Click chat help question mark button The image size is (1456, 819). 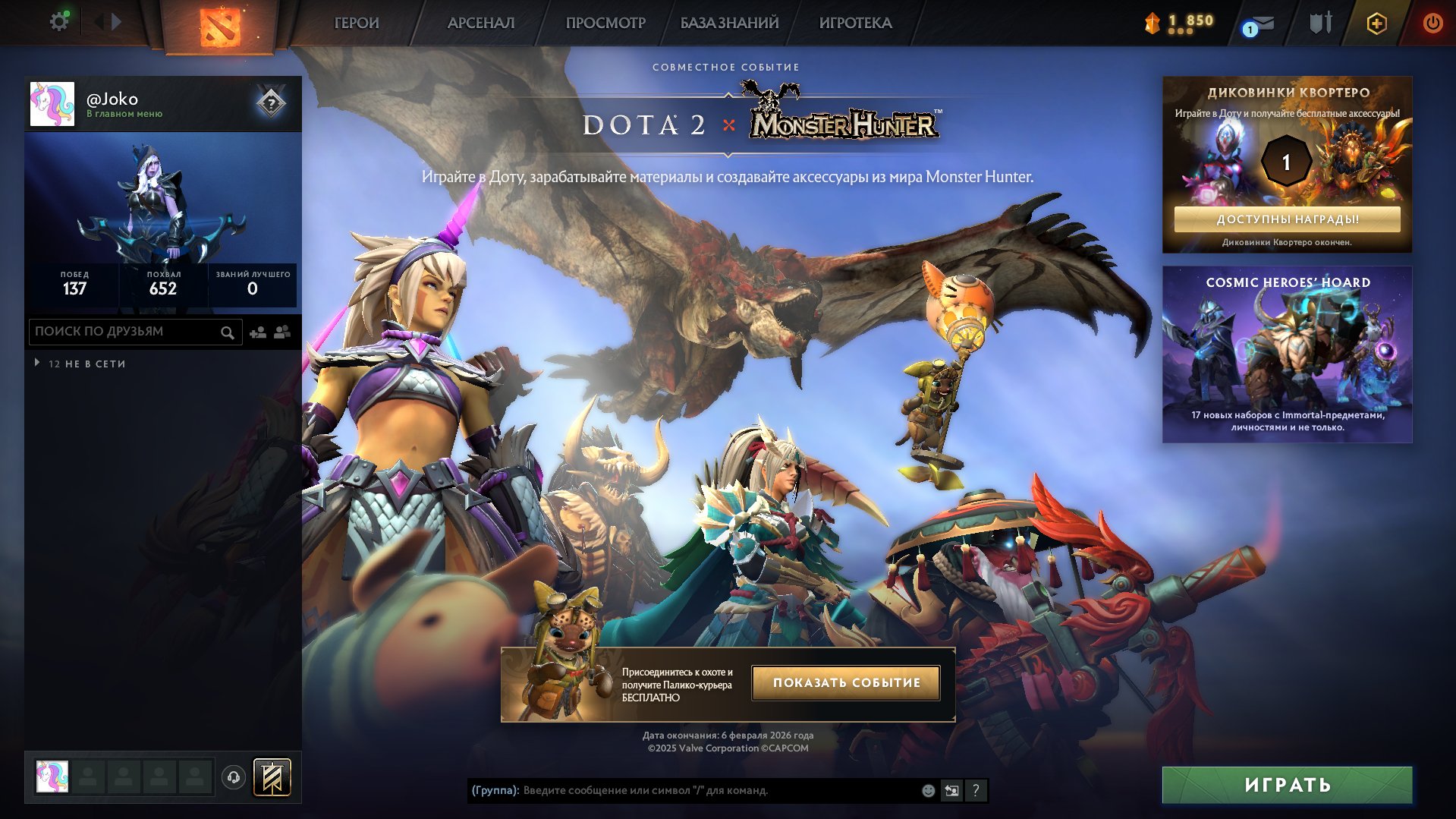976,790
